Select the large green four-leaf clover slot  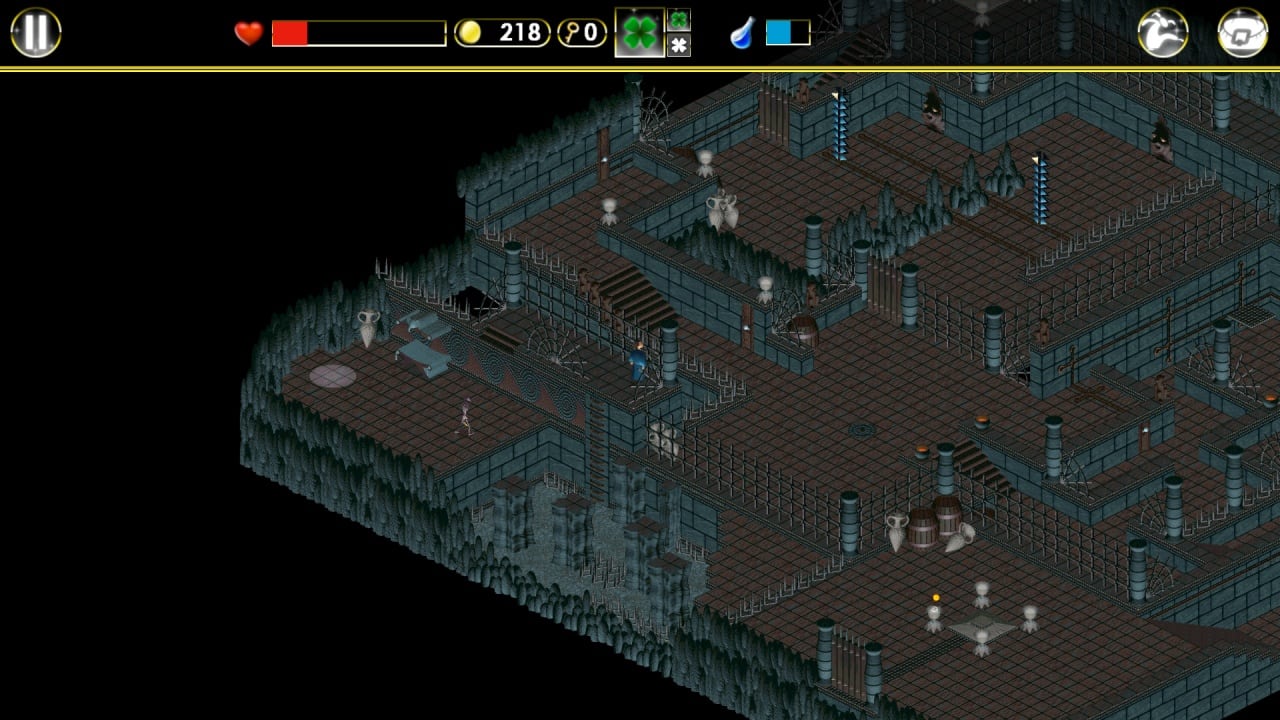point(639,33)
